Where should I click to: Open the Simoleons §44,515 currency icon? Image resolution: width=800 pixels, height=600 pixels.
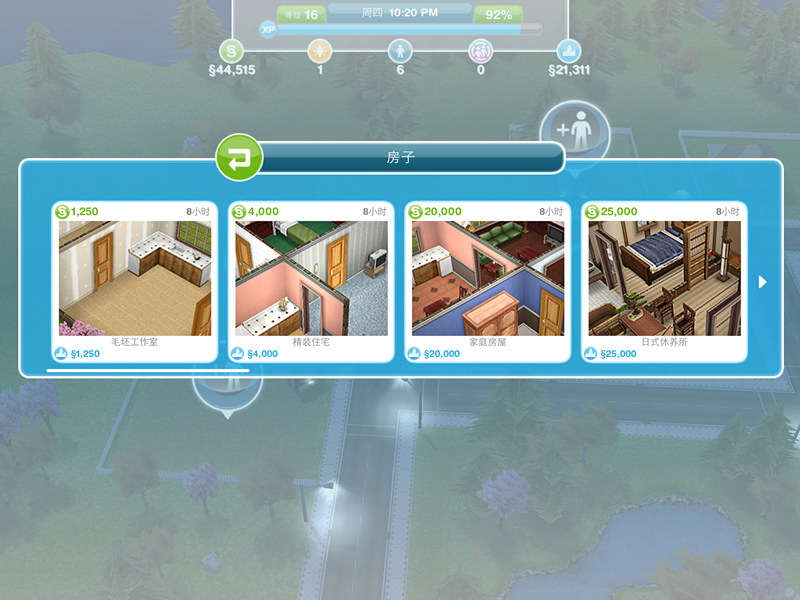(232, 51)
